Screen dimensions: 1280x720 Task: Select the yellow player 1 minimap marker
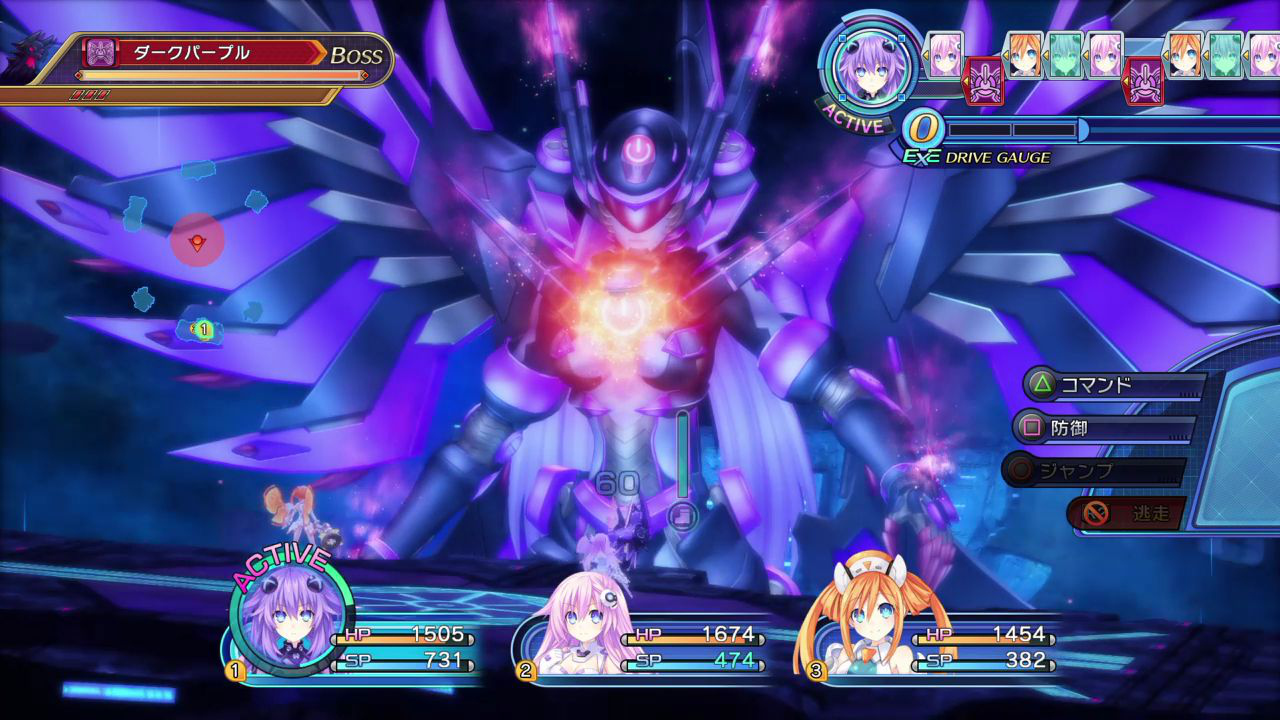pyautogui.click(x=202, y=328)
